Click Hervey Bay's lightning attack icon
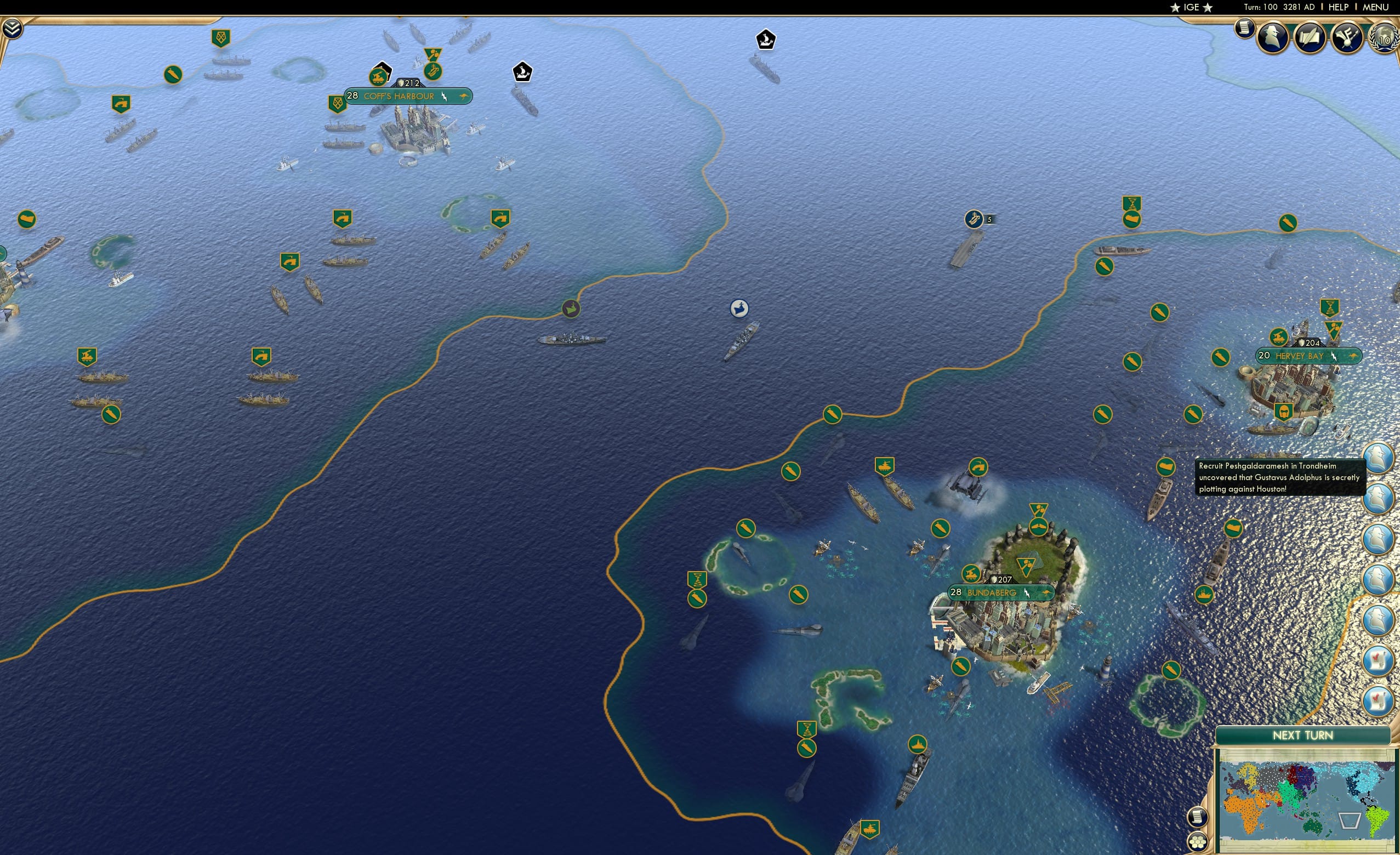The height and width of the screenshot is (855, 1400). coord(1335,356)
